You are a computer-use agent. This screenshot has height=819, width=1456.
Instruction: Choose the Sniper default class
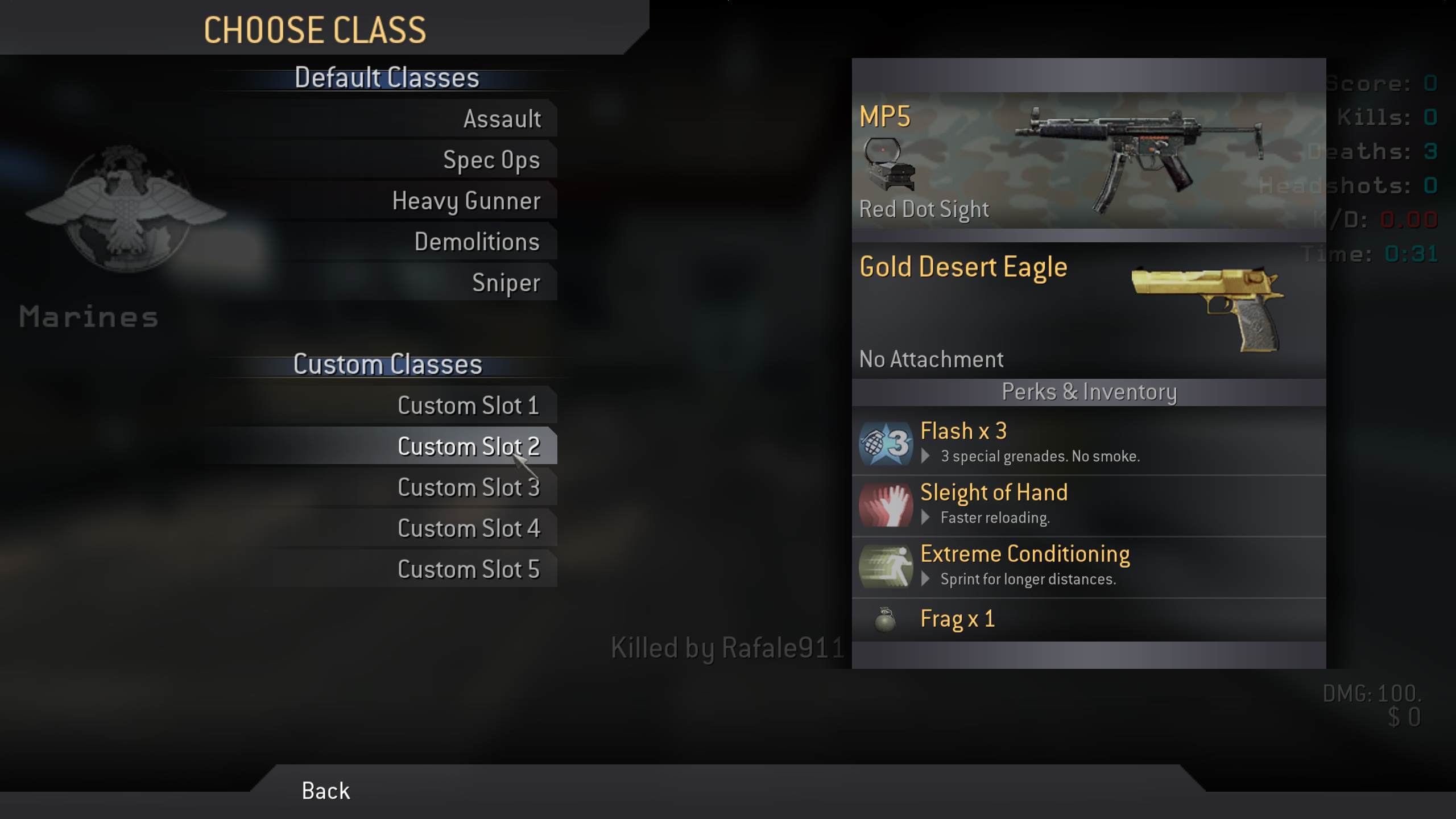pyautogui.click(x=506, y=283)
